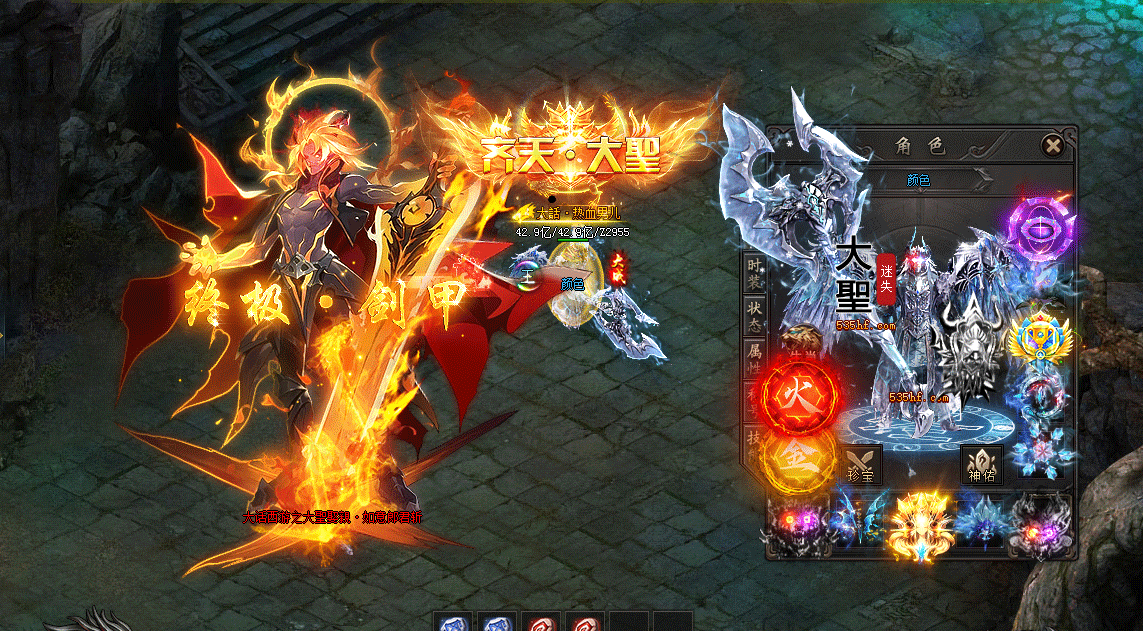This screenshot has width=1143, height=631.
Task: Click the 神佑 blessing button
Action: tap(981, 465)
